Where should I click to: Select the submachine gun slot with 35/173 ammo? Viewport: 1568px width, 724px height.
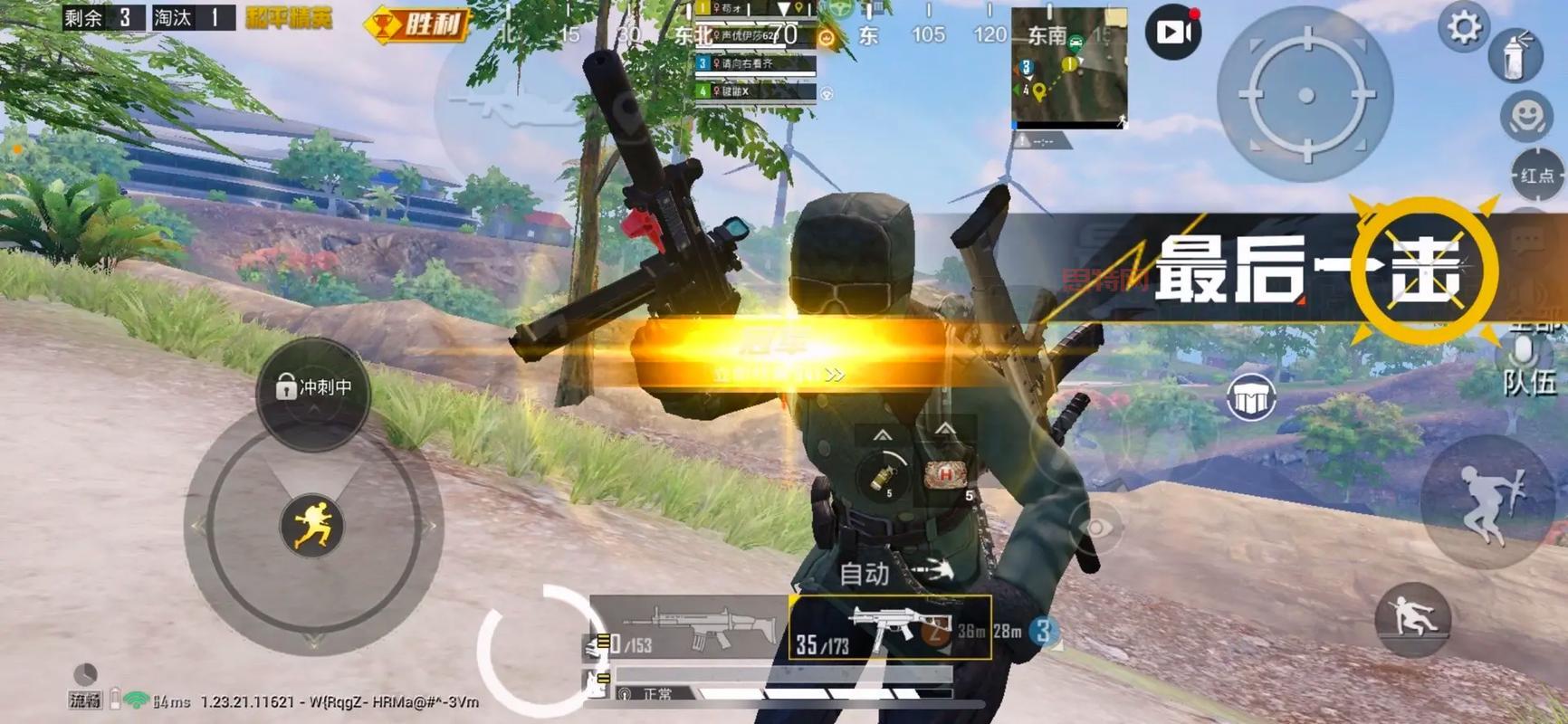point(889,627)
